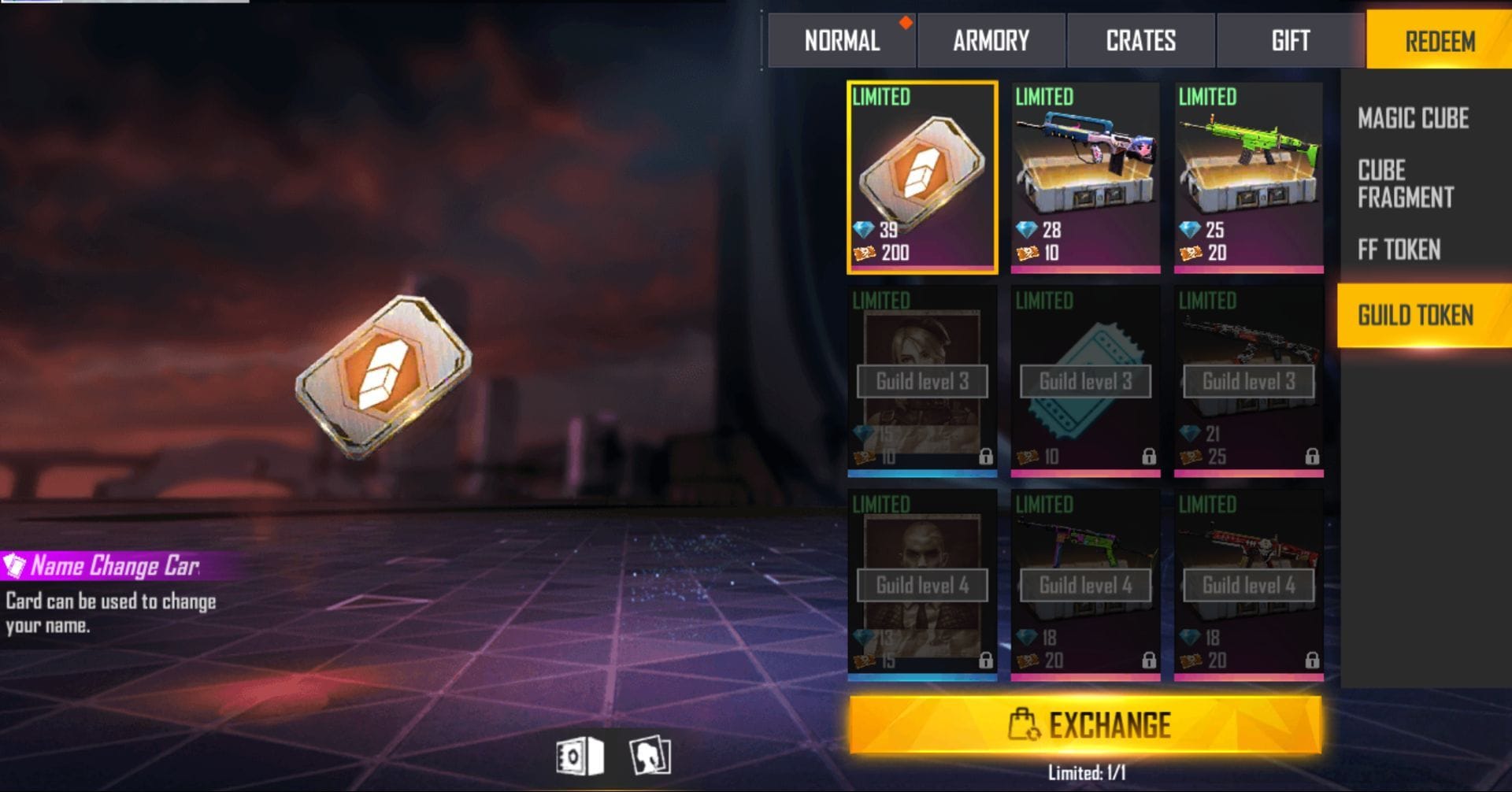
Task: Select the Name Change Card item
Action: (x=922, y=177)
